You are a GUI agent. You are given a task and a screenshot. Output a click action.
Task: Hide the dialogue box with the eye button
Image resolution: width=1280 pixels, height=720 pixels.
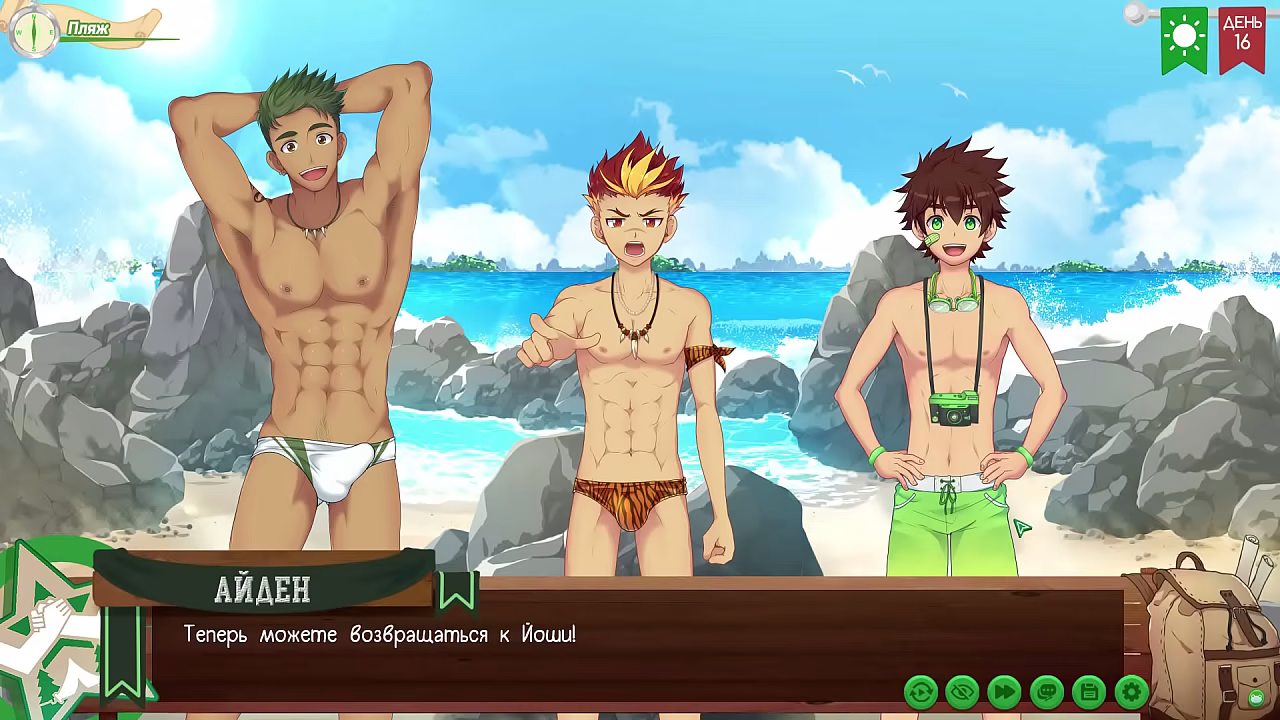962,691
